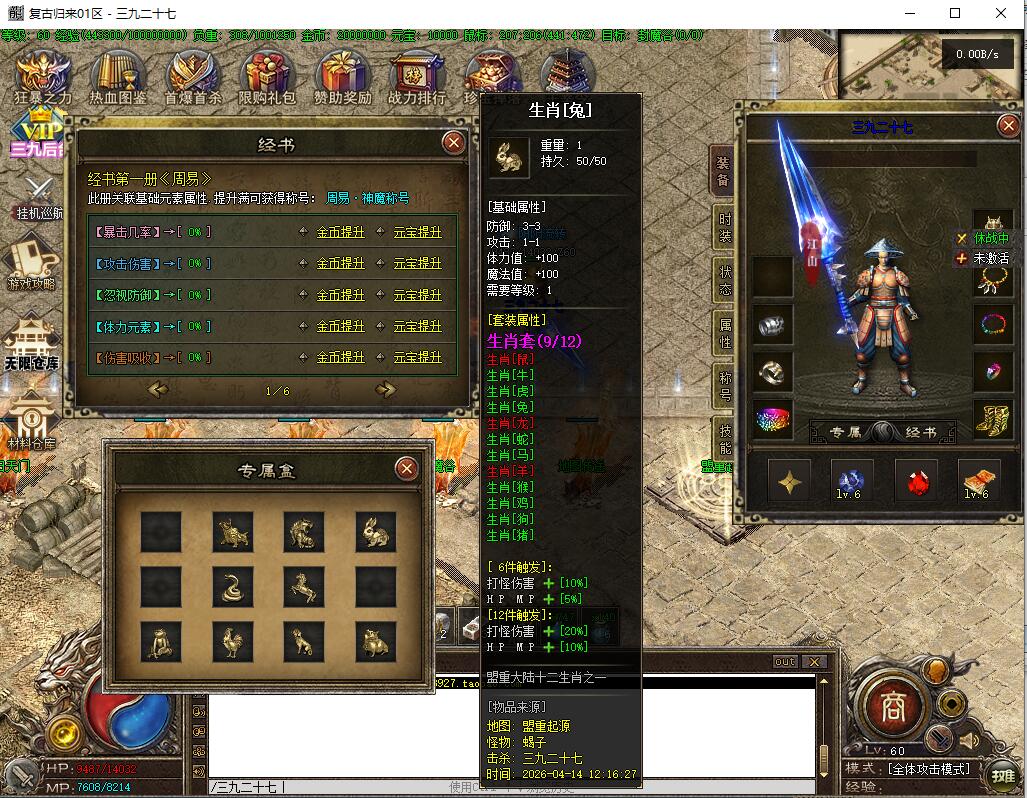The image size is (1027, 798).
Task: Go to the next scripture page arrow
Action: (385, 390)
